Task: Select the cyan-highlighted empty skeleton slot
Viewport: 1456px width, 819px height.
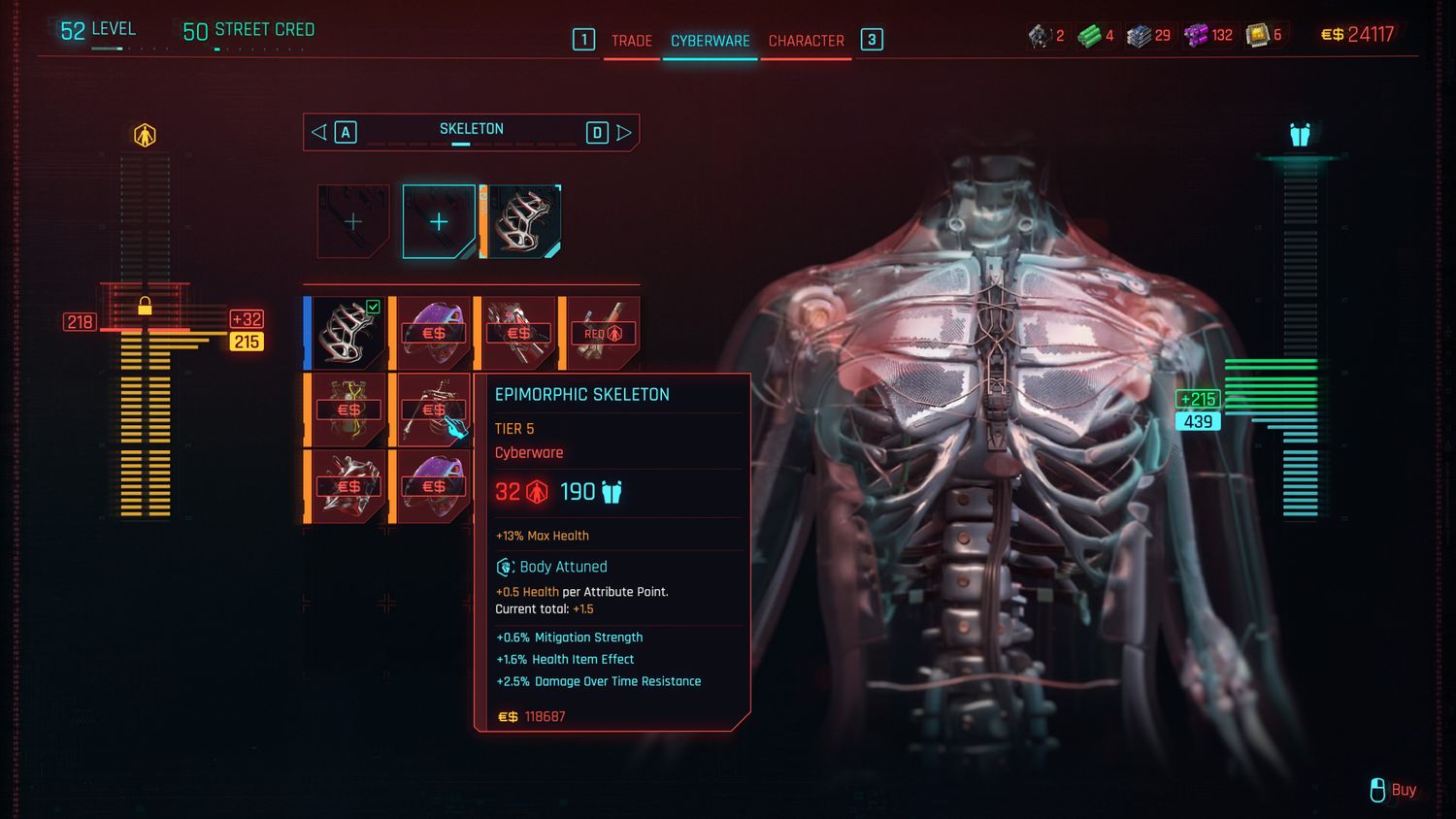Action: tap(439, 221)
